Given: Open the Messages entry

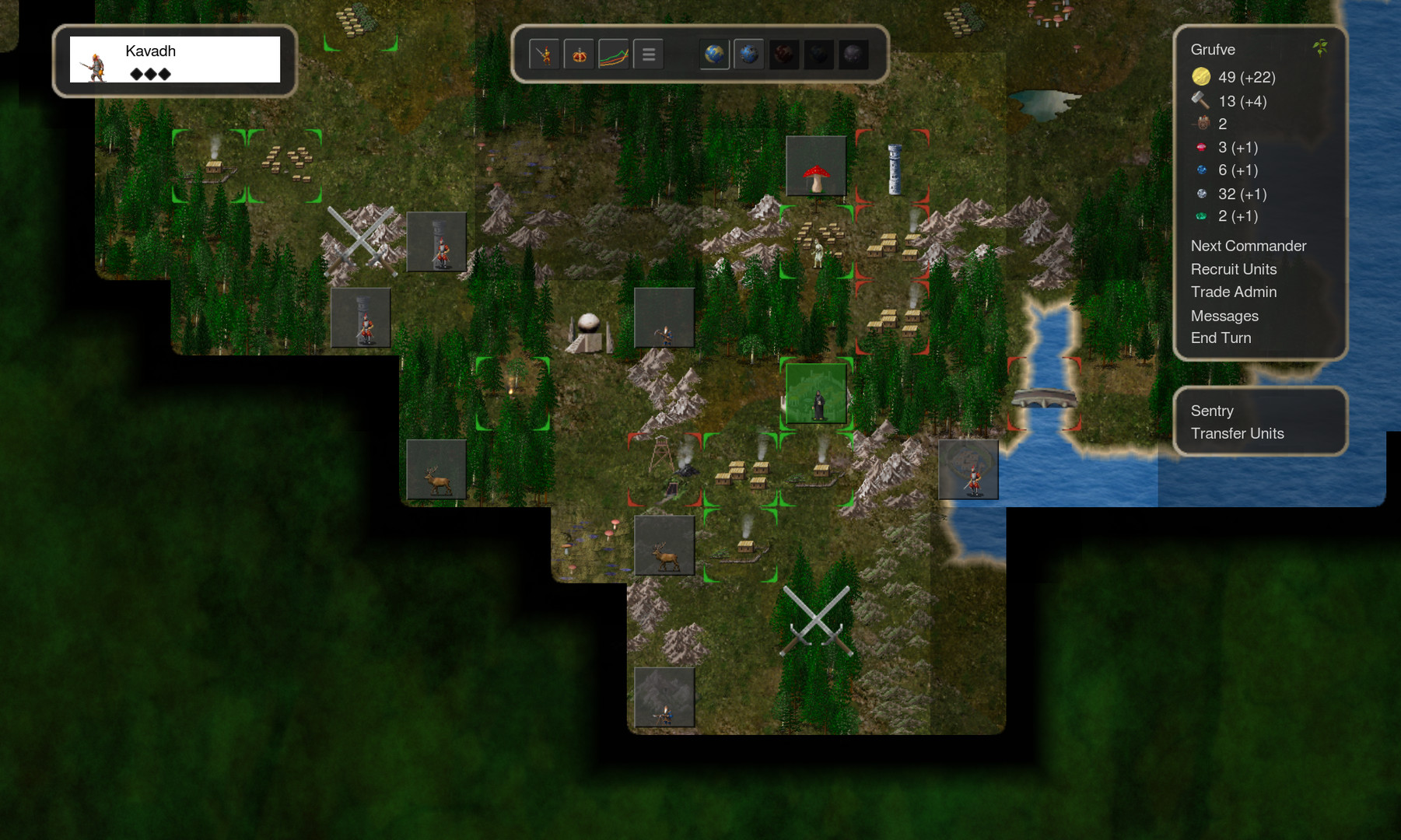Looking at the screenshot, I should 1224,316.
